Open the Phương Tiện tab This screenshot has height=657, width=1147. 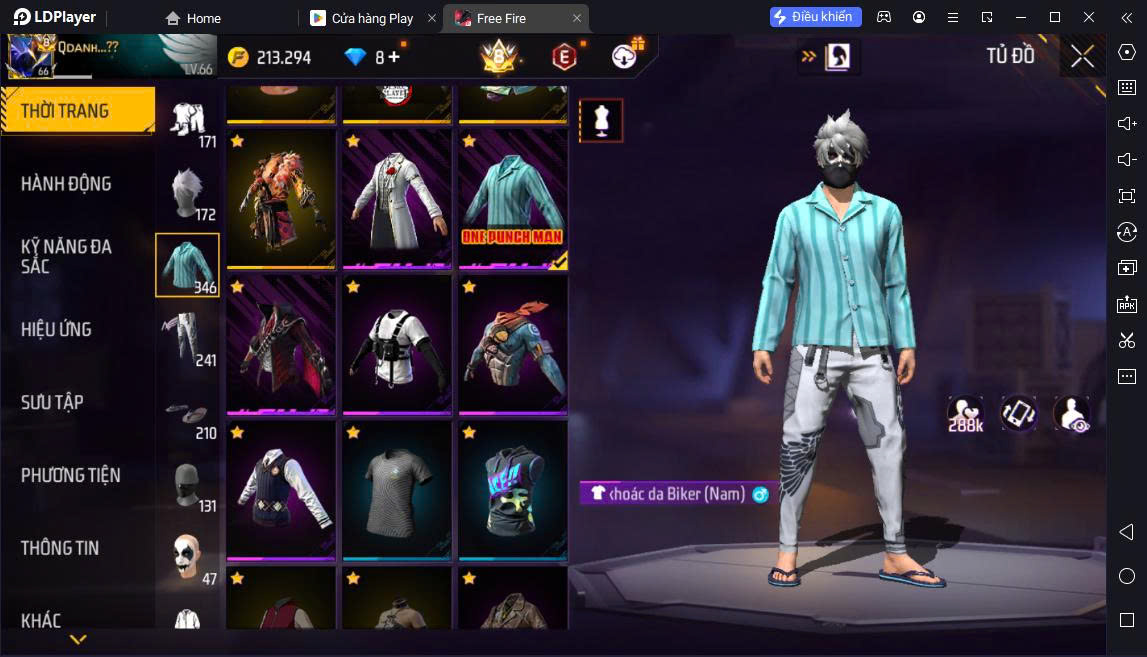click(70, 475)
